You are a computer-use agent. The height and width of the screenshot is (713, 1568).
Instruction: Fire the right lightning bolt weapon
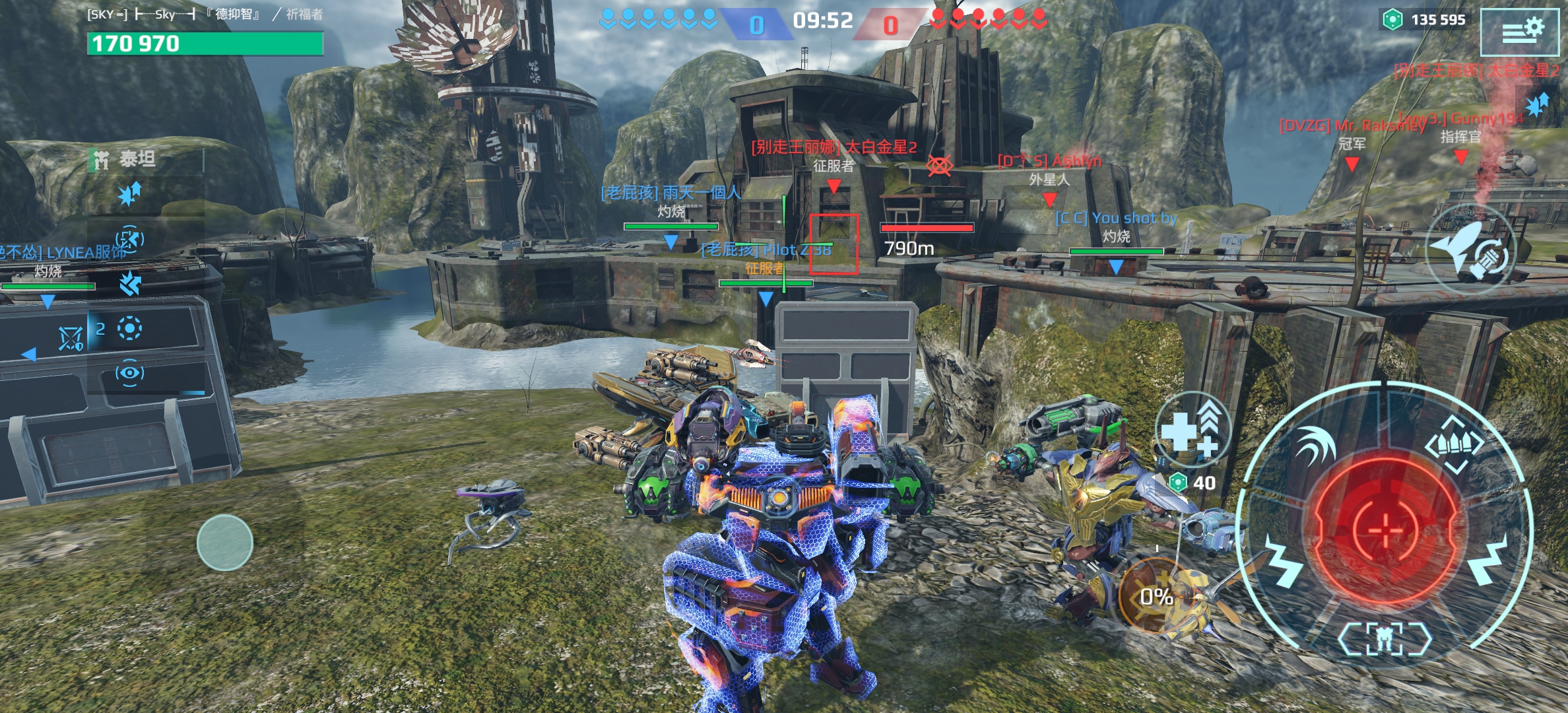click(1489, 561)
